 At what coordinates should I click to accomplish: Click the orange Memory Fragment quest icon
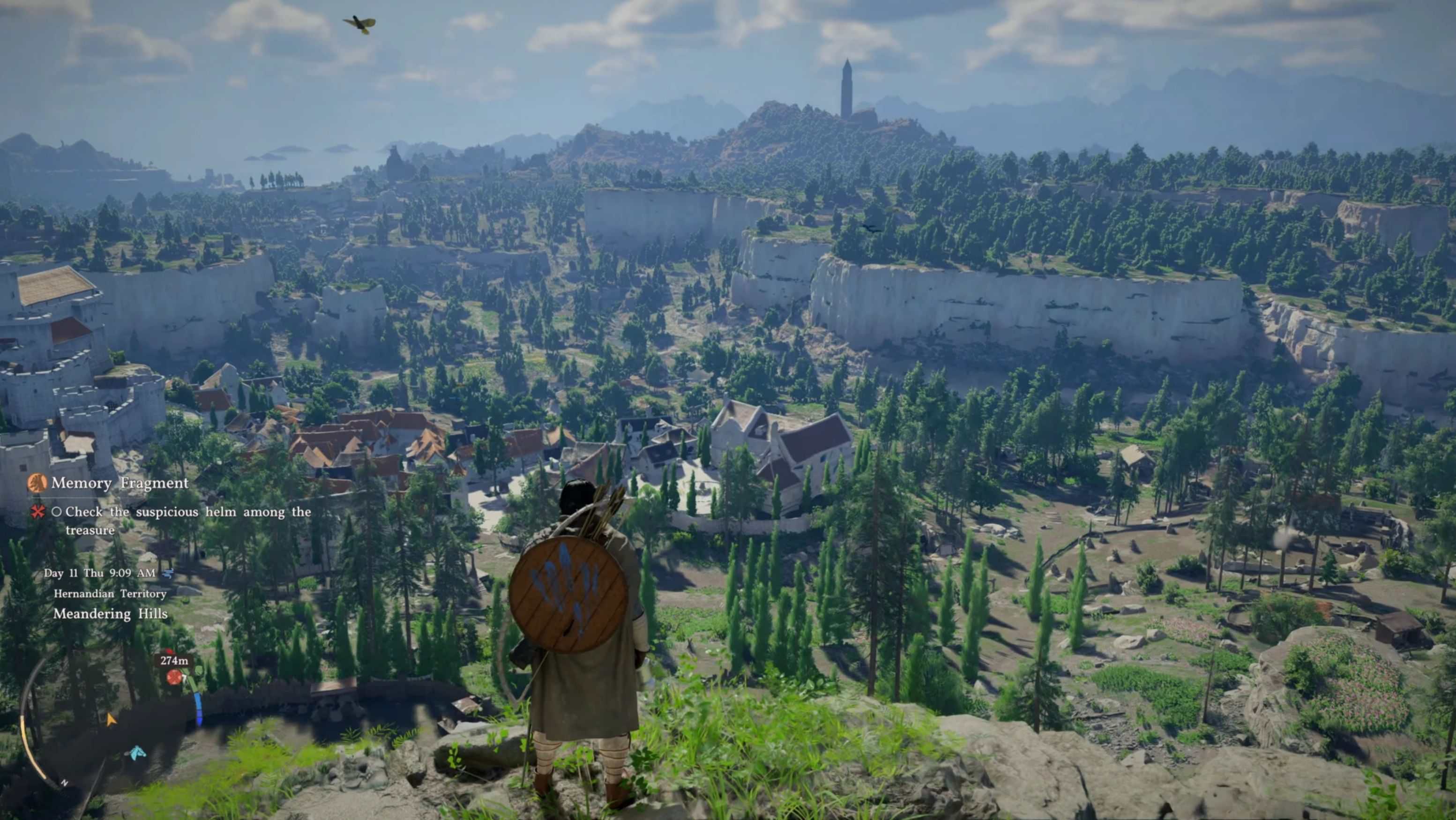pyautogui.click(x=37, y=483)
